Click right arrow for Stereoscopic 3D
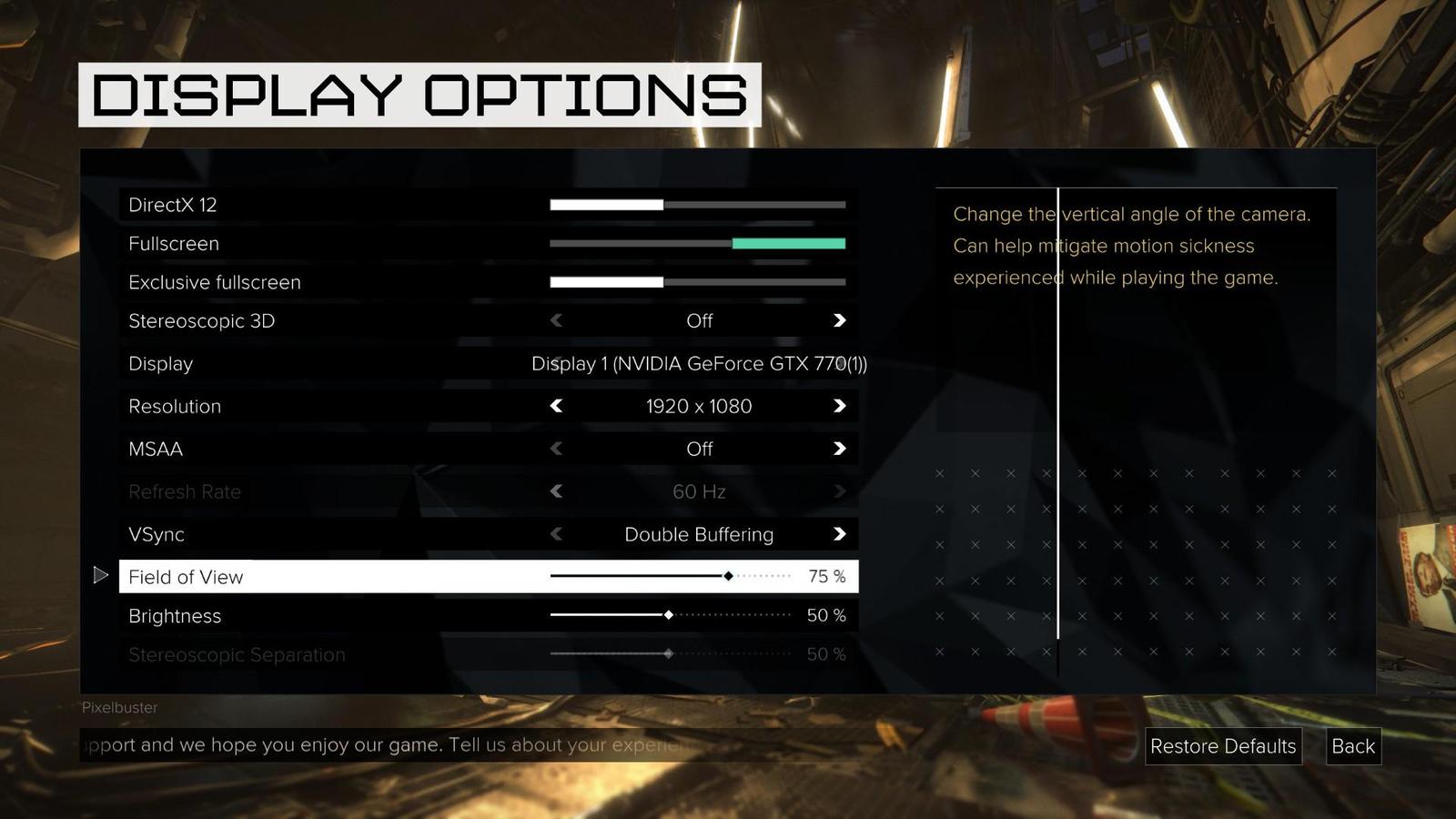The height and width of the screenshot is (819, 1456). (x=839, y=320)
